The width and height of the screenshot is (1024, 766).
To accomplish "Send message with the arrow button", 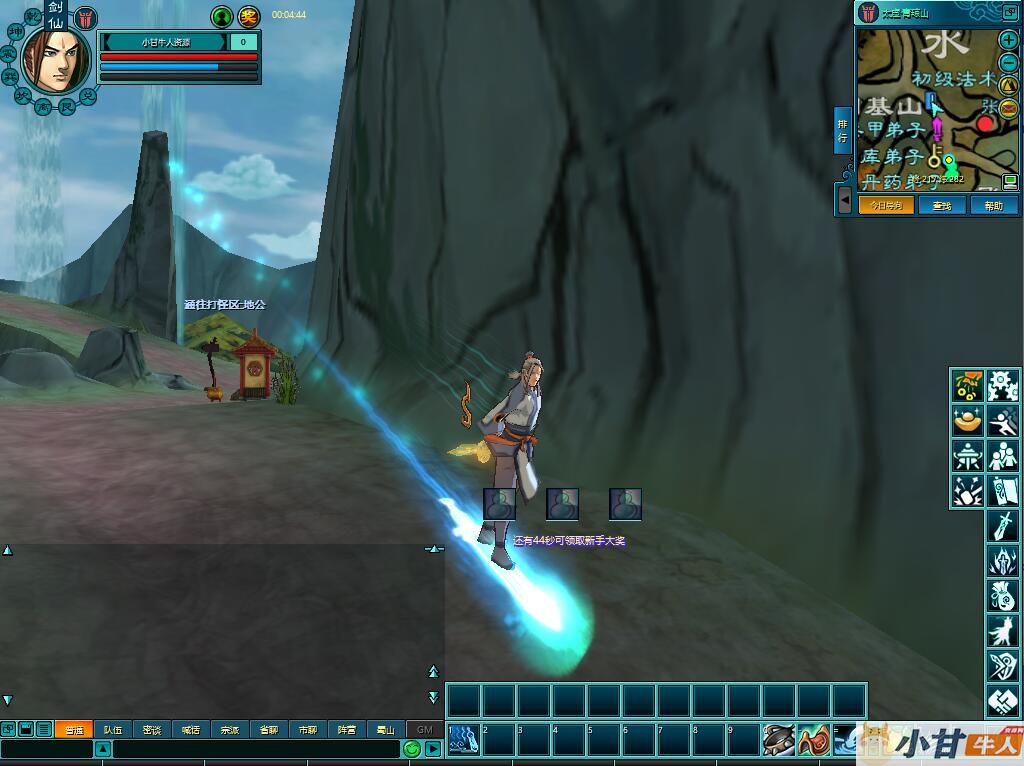I will (433, 749).
